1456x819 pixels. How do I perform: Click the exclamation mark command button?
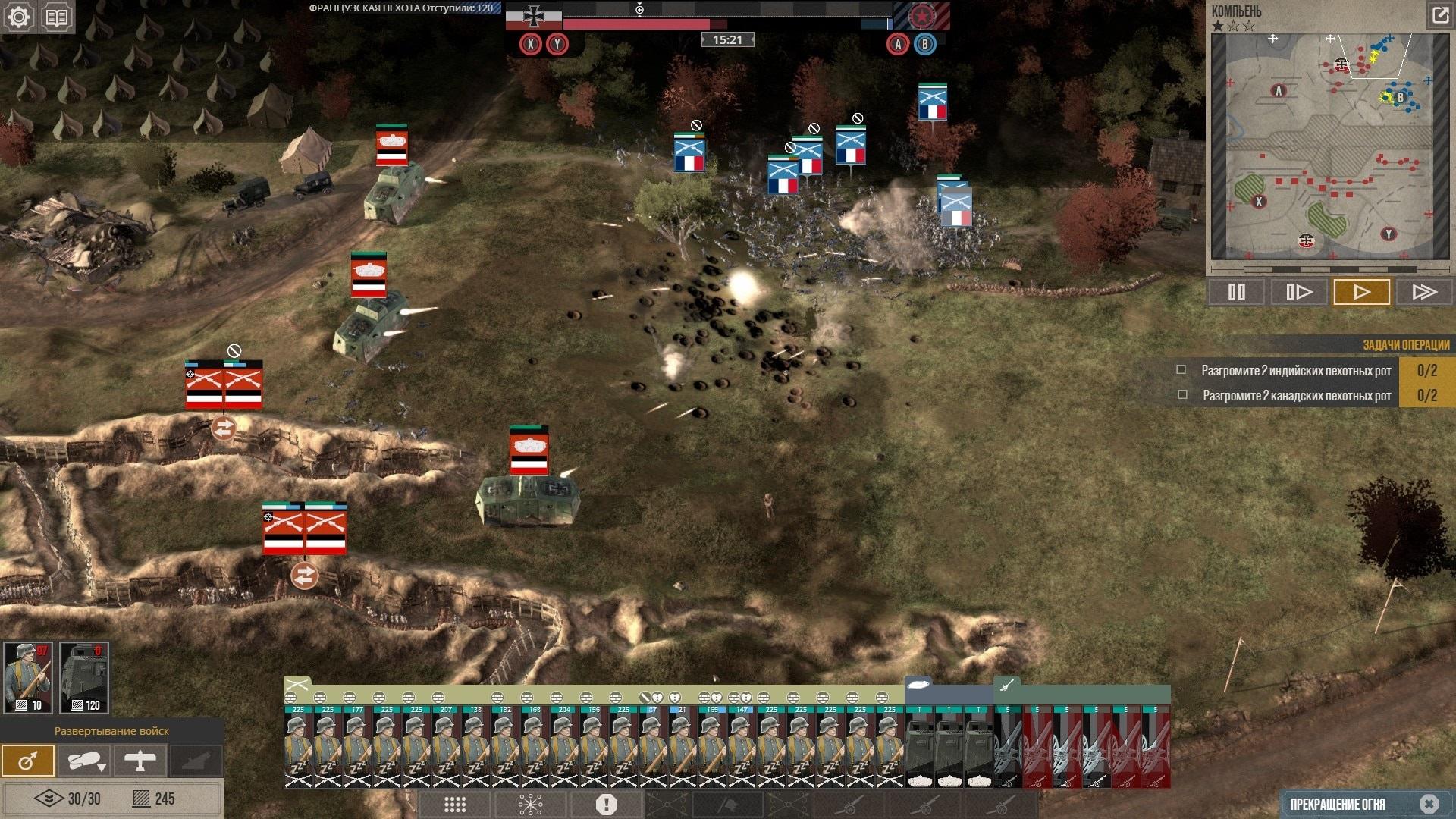click(x=607, y=805)
